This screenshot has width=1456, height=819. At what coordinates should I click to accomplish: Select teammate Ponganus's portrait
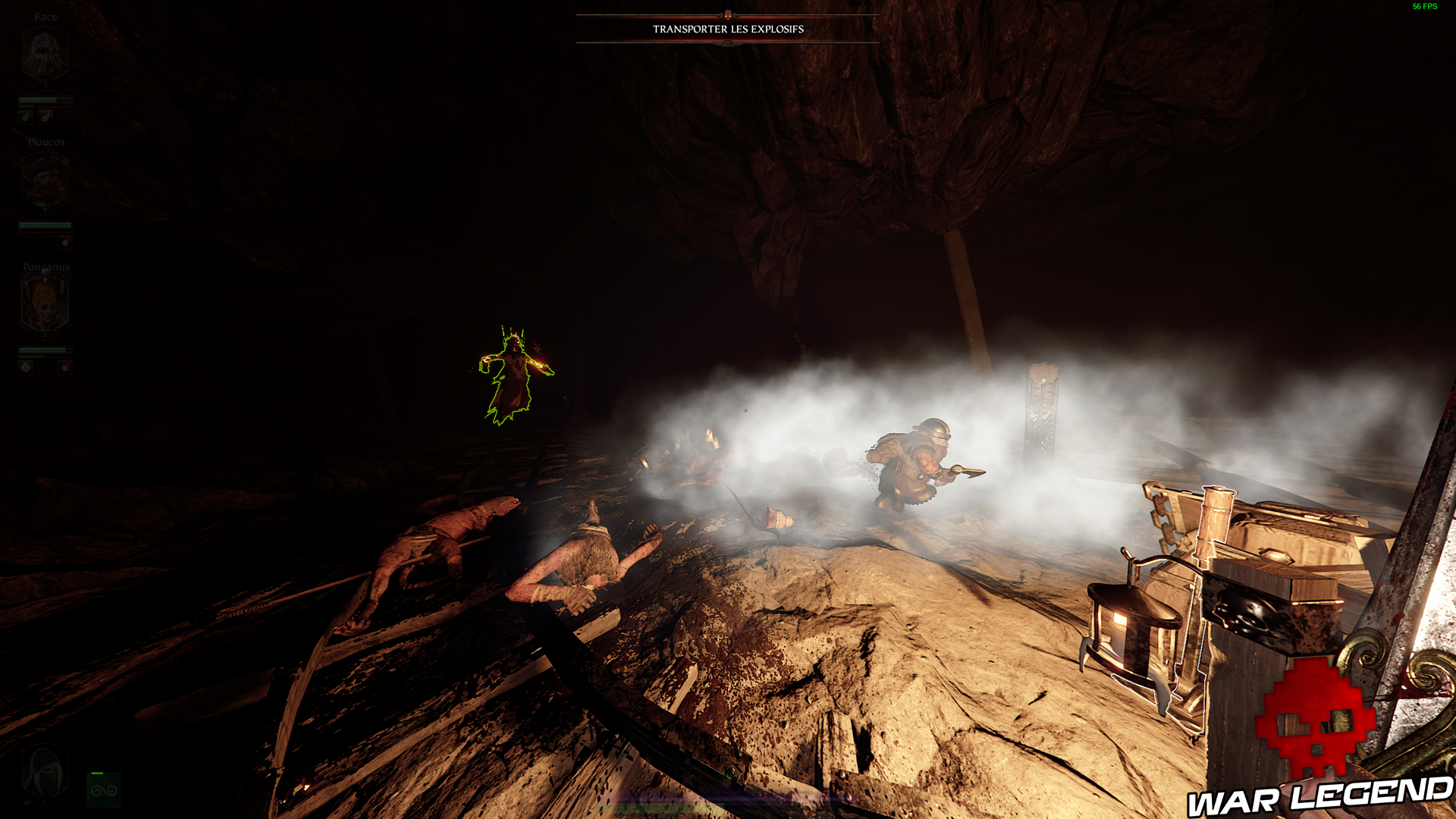(45, 305)
